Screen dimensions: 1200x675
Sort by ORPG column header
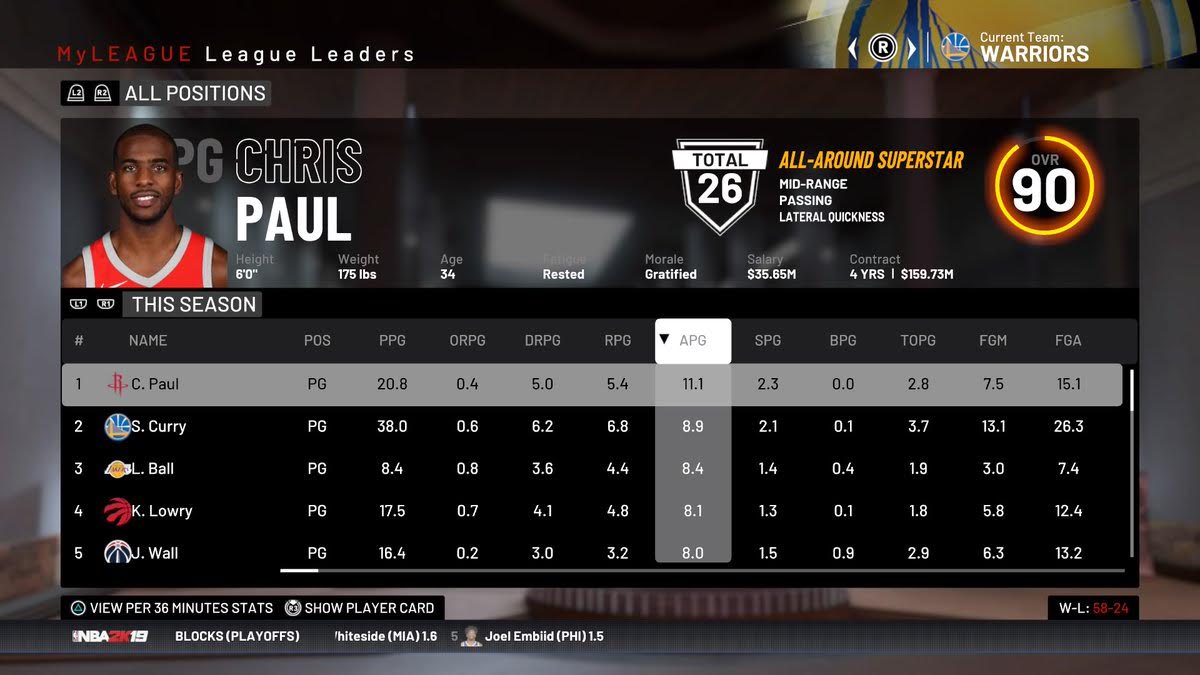[467, 340]
